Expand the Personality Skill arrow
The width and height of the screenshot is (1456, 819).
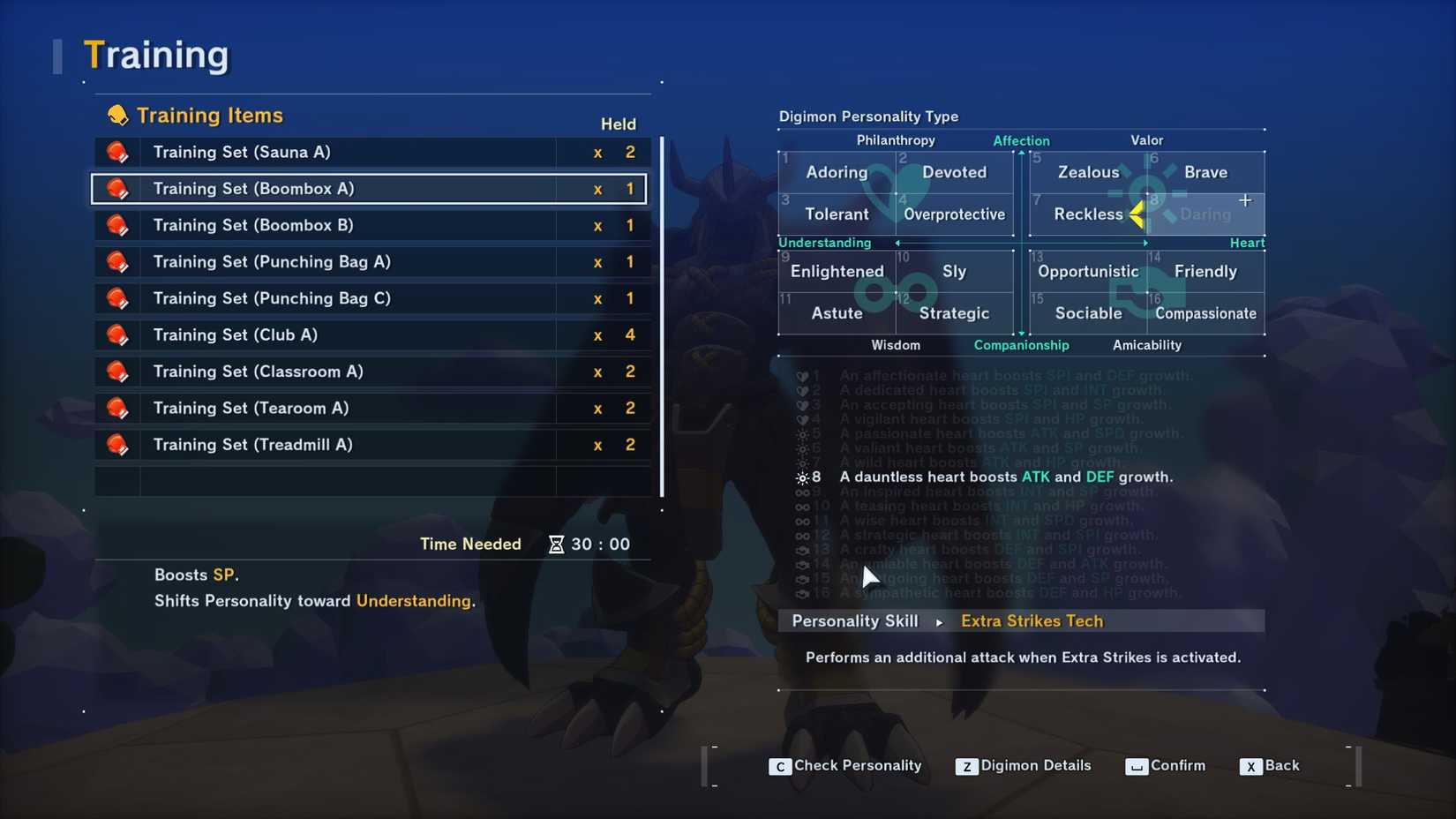(938, 621)
